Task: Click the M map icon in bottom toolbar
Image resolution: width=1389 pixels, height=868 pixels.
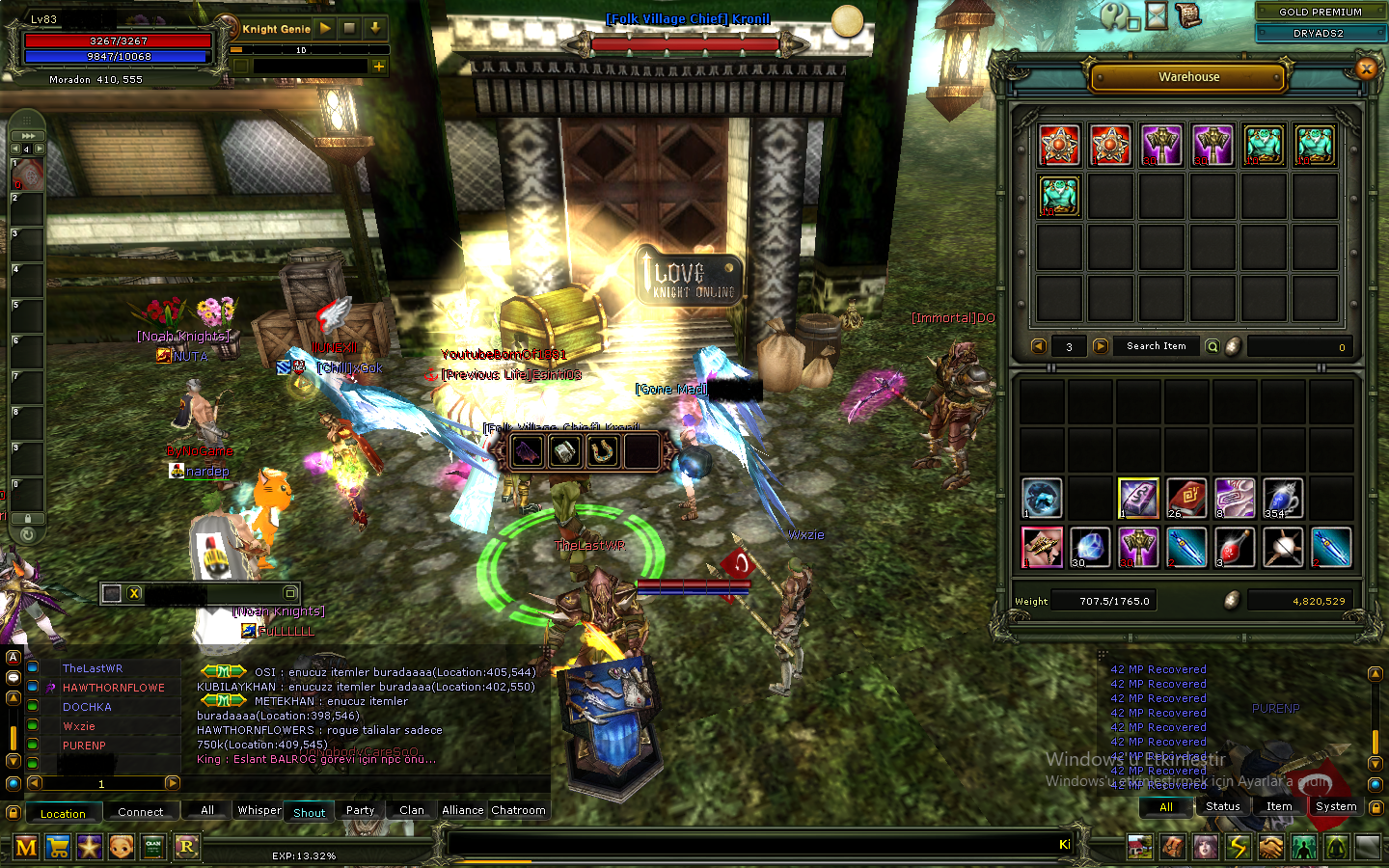Action: [x=26, y=847]
